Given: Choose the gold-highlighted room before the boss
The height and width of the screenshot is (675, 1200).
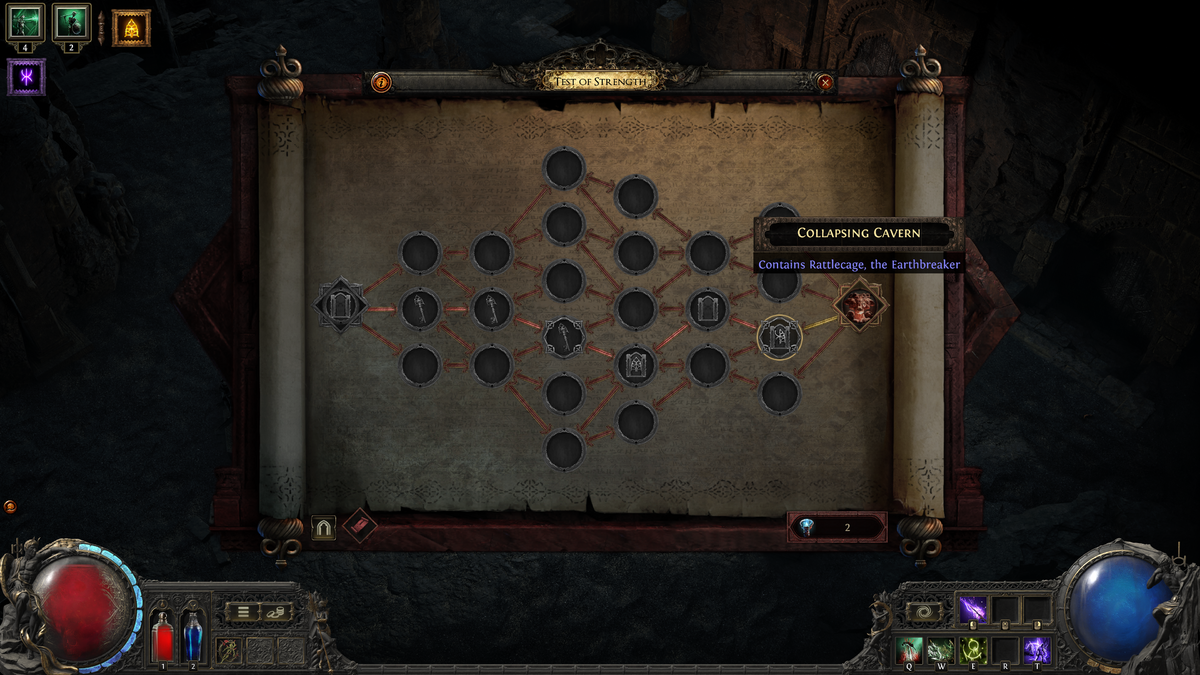Looking at the screenshot, I should coord(780,337).
